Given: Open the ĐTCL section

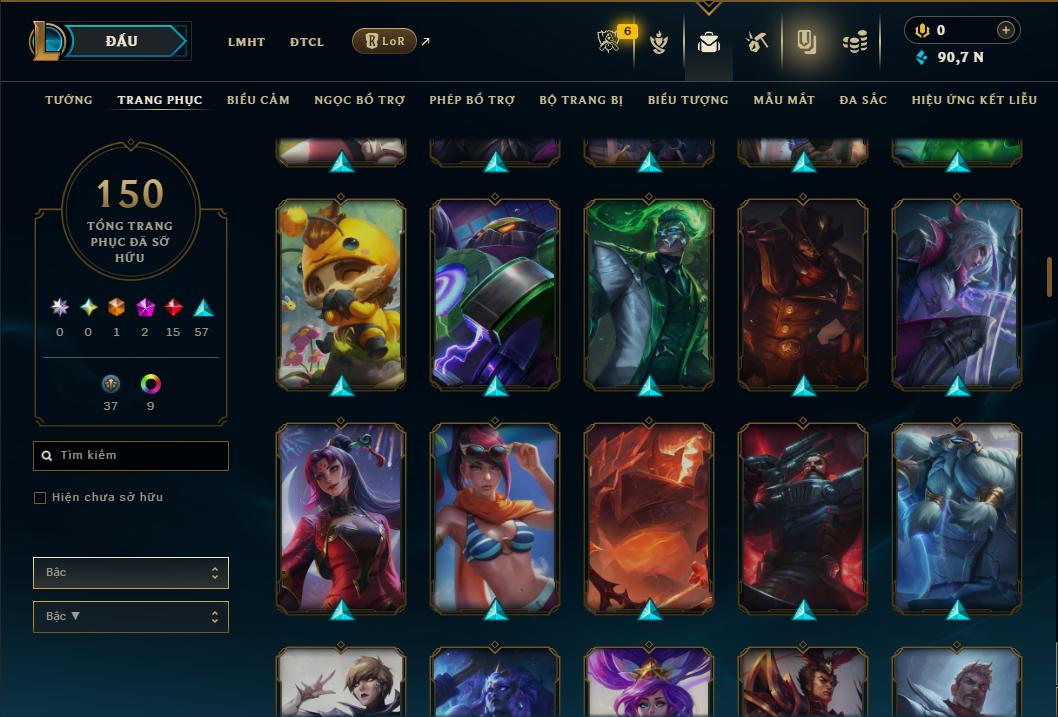Looking at the screenshot, I should tap(307, 42).
